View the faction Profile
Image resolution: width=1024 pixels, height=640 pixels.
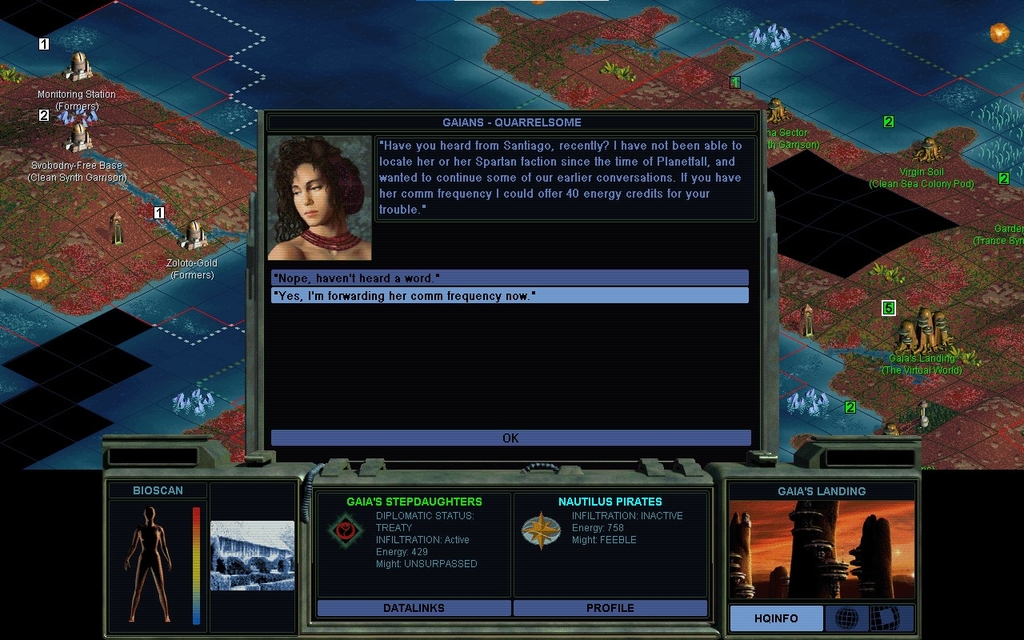pyautogui.click(x=610, y=608)
